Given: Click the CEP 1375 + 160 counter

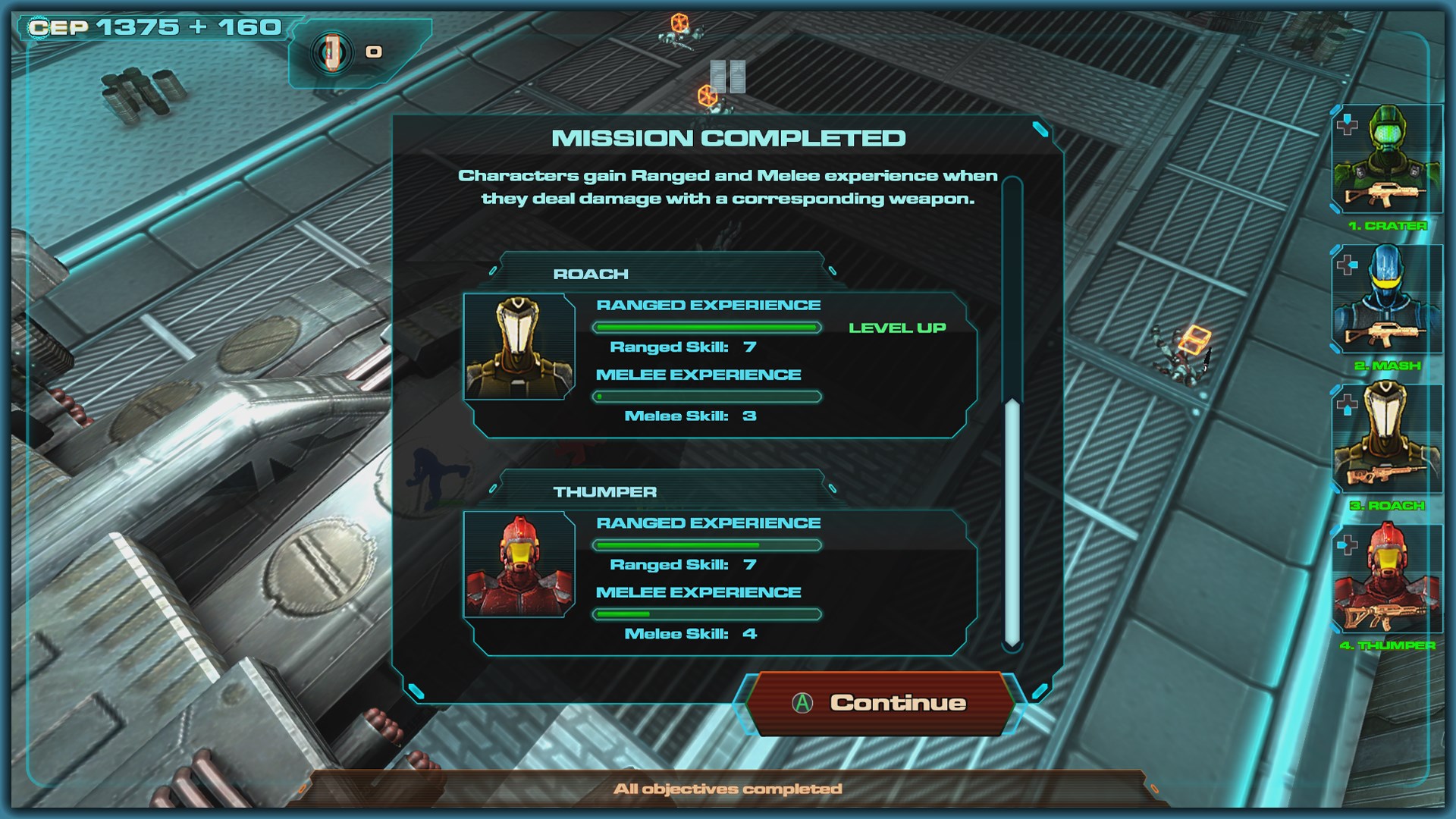Looking at the screenshot, I should click(x=152, y=27).
